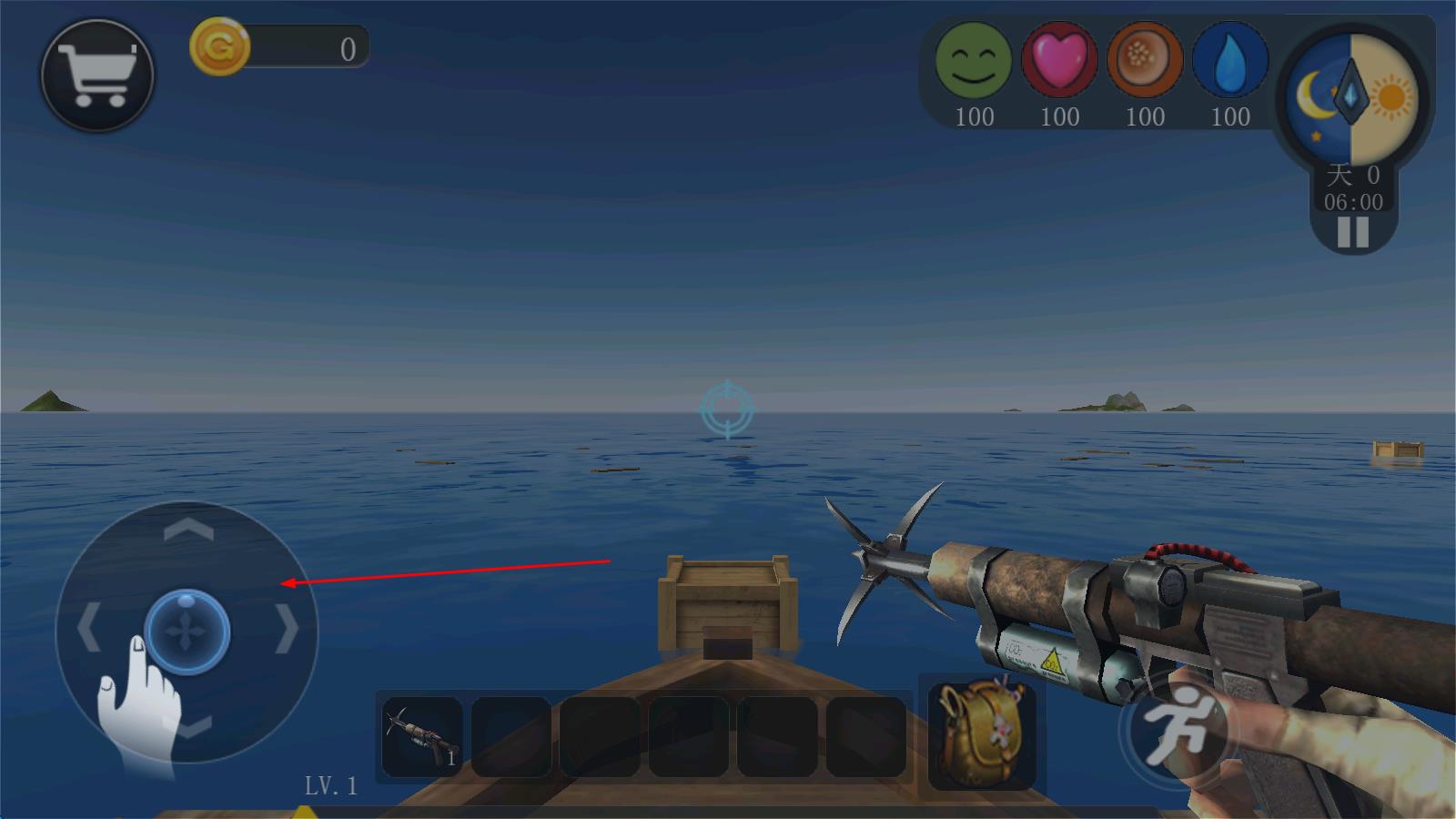Click the movement joystick center knob
This screenshot has height=819, width=1456.
(x=187, y=632)
